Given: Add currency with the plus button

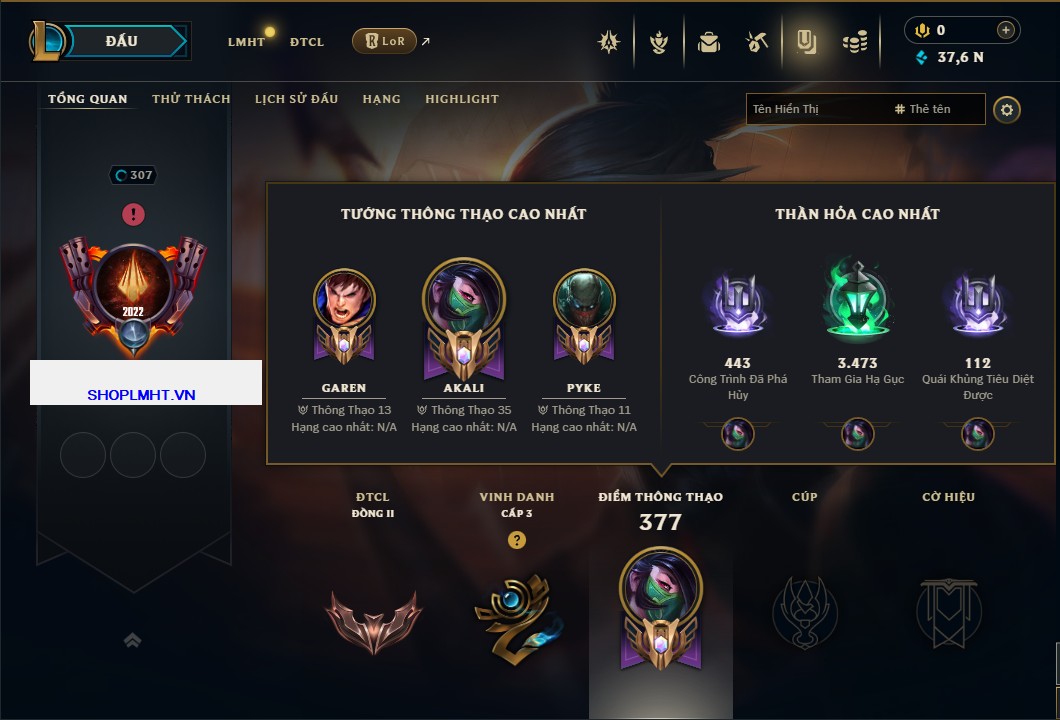Looking at the screenshot, I should (x=1006, y=30).
